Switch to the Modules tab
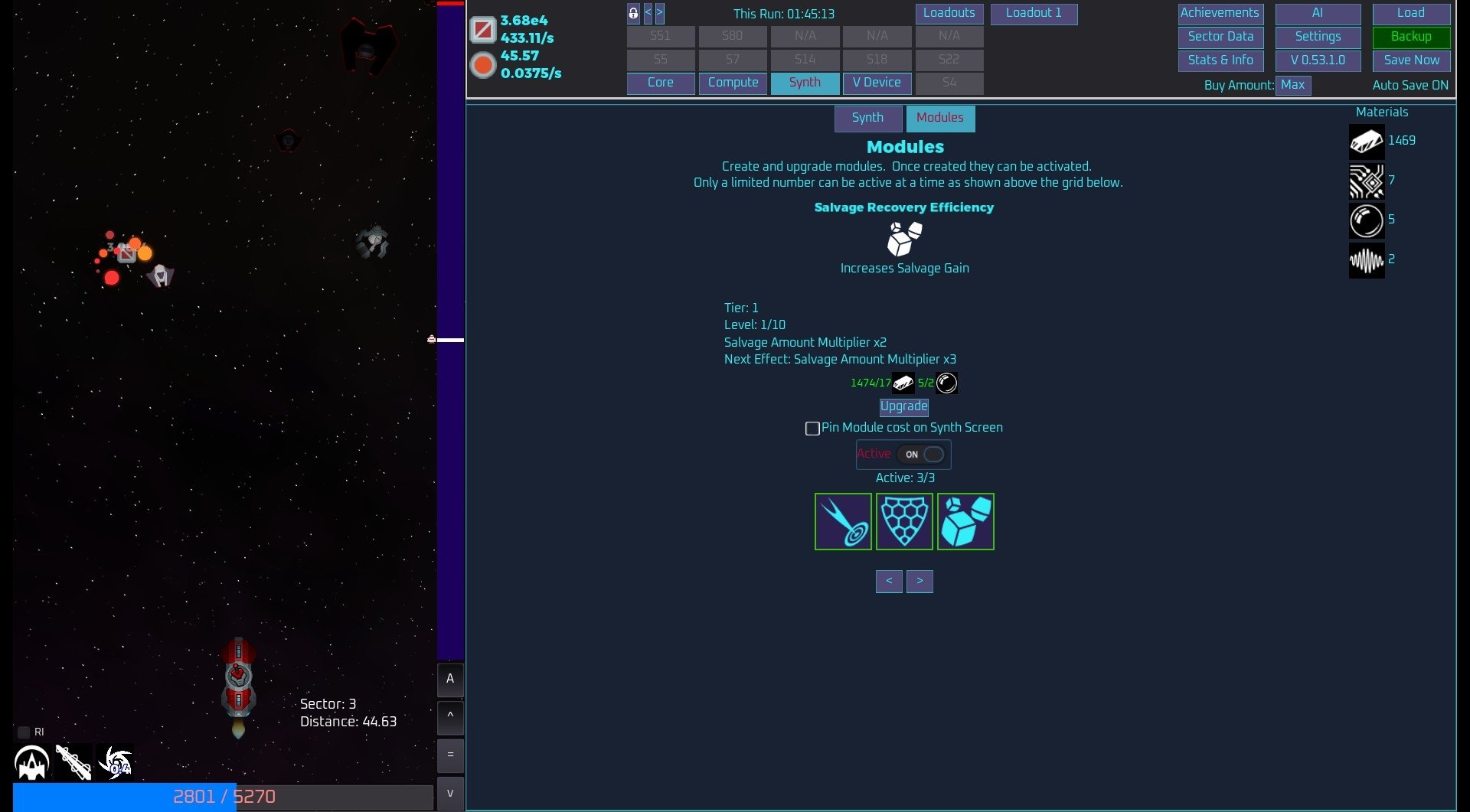This screenshot has width=1470, height=812. (939, 118)
